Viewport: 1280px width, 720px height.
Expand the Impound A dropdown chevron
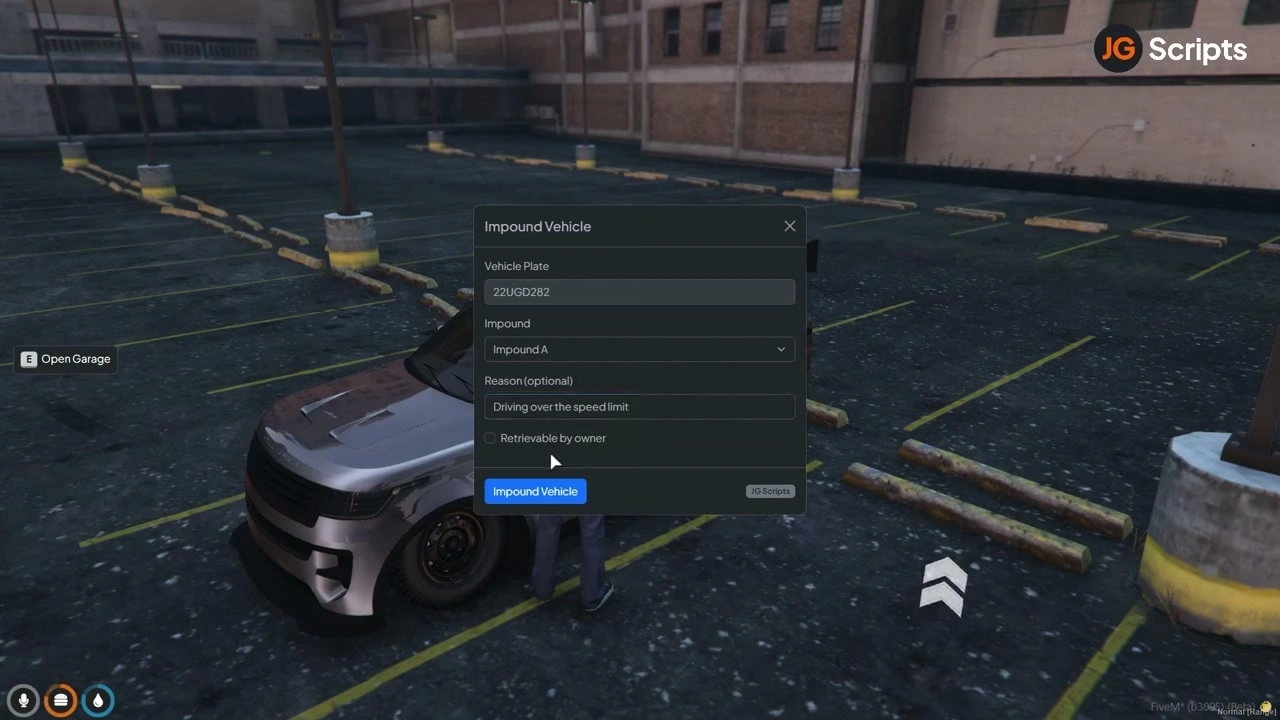click(x=781, y=349)
